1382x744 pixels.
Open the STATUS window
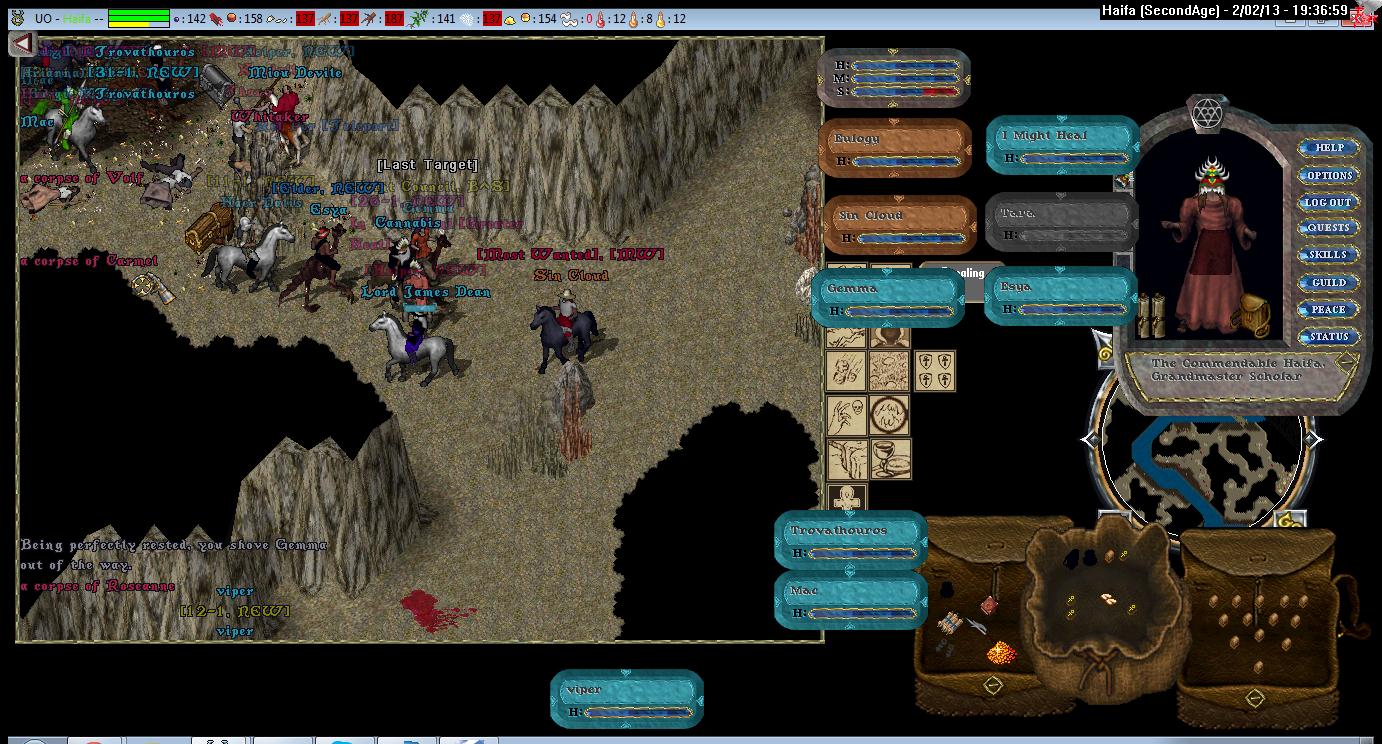click(x=1329, y=337)
